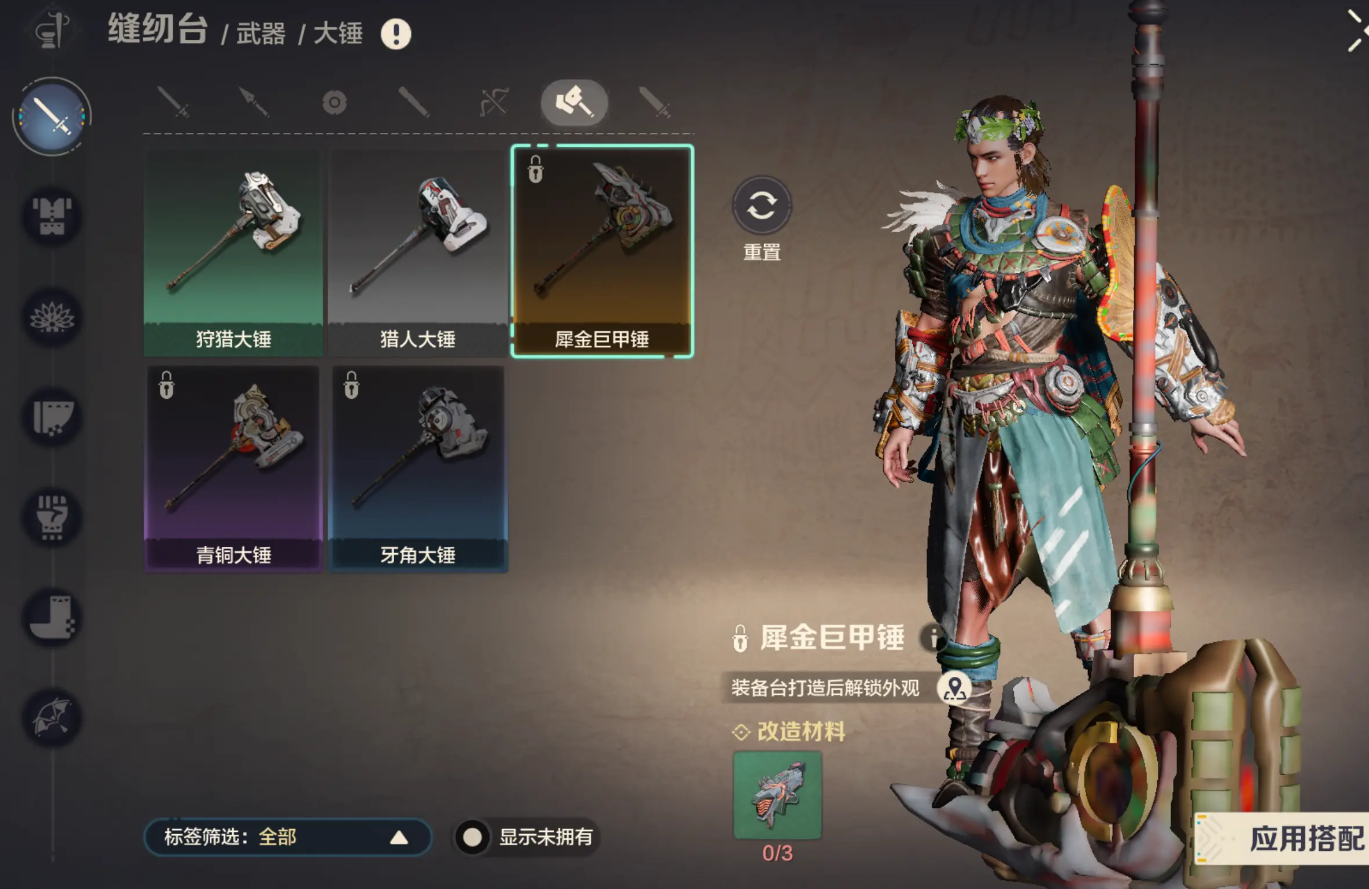Image resolution: width=1369 pixels, height=889 pixels.
Task: Pick the 青铜大锤 hammer tile
Action: 233,467
